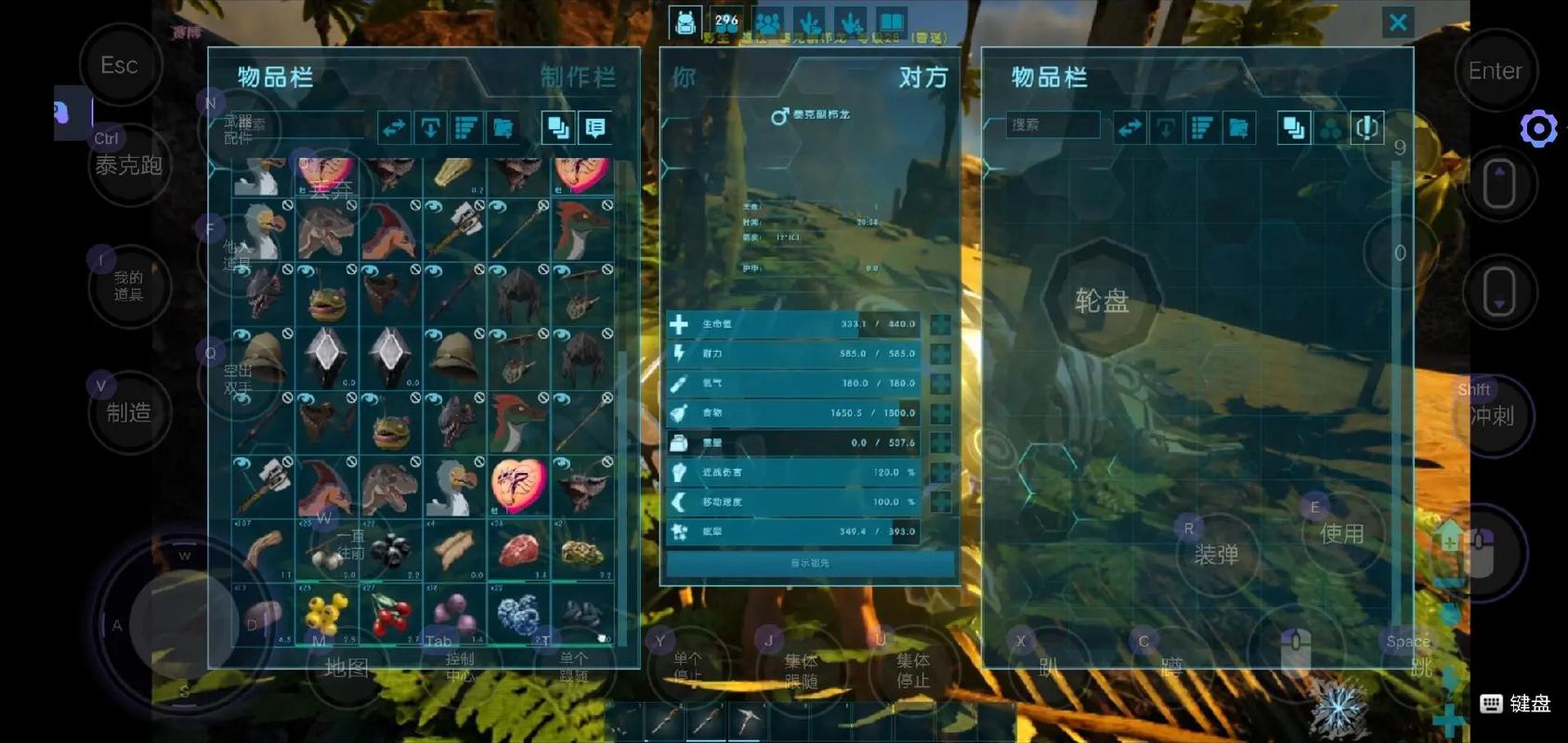Viewport: 1568px width, 743px height.
Task: Switch to the 你 stats tab
Action: (684, 77)
